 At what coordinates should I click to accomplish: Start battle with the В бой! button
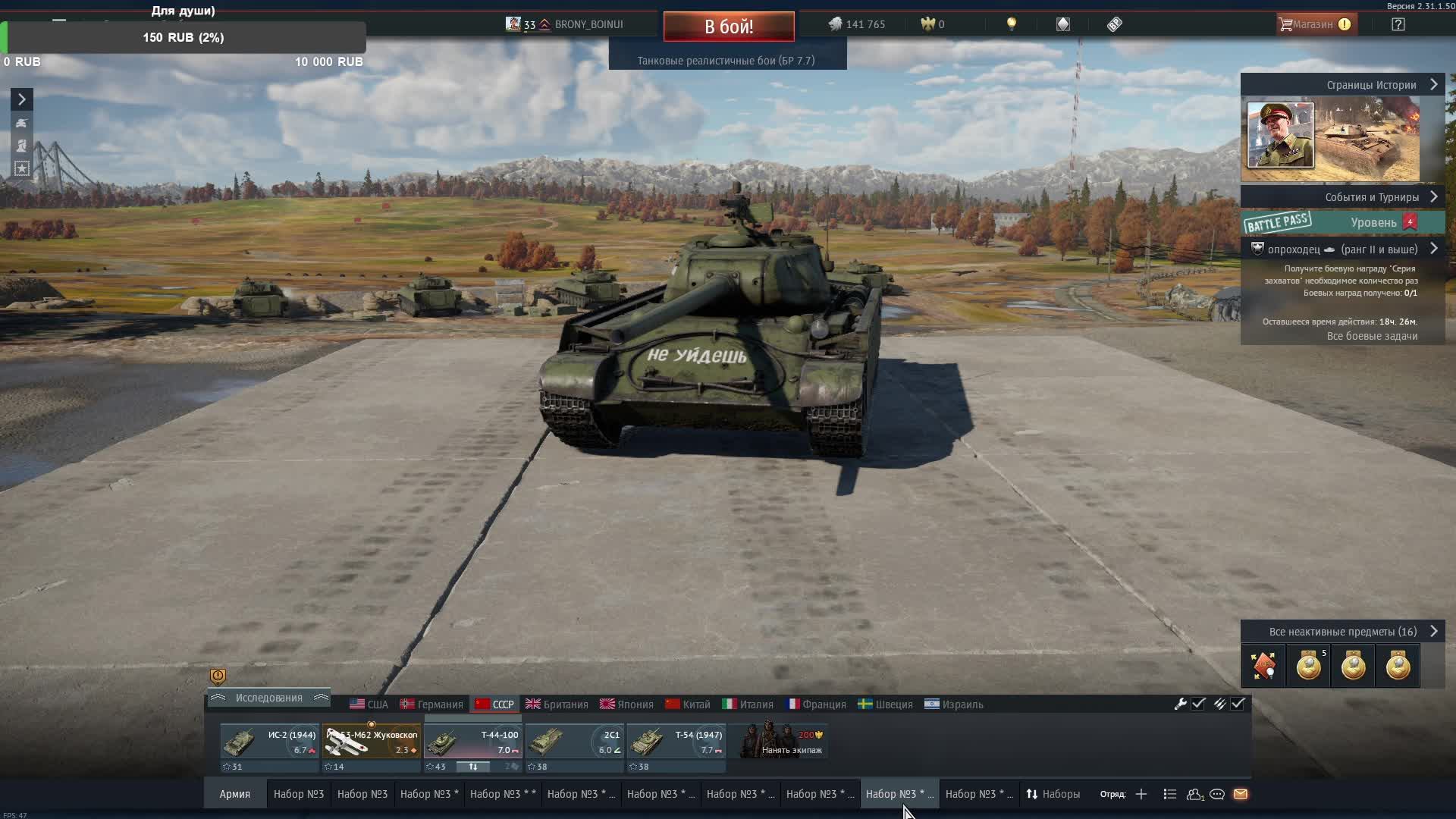click(x=728, y=27)
